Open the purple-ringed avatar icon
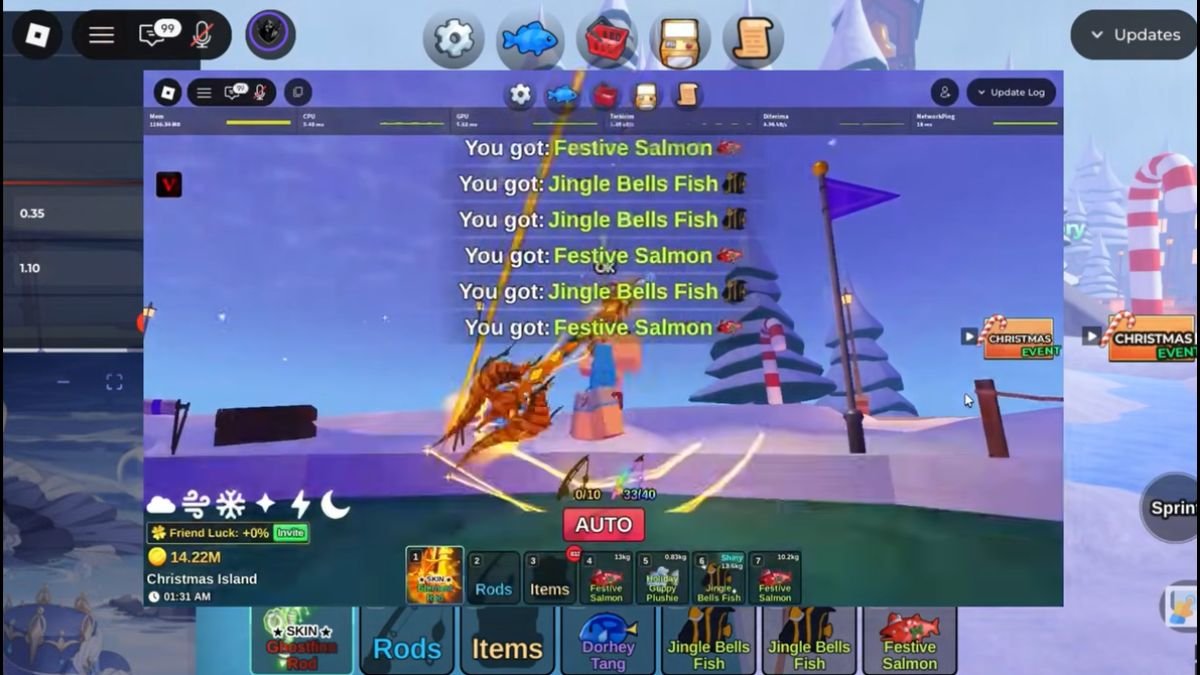The image size is (1200, 675). [270, 35]
